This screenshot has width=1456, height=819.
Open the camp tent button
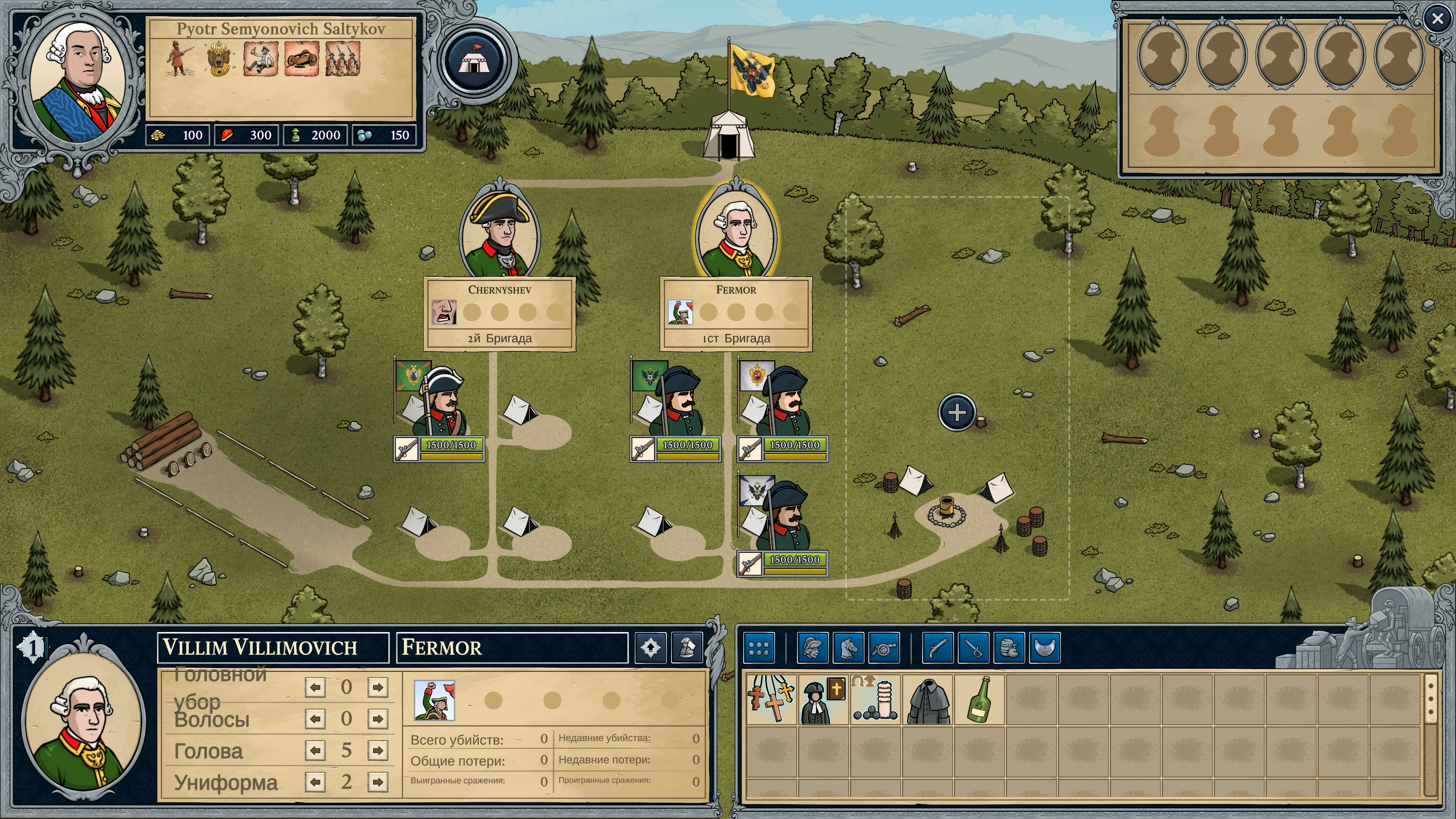click(474, 60)
